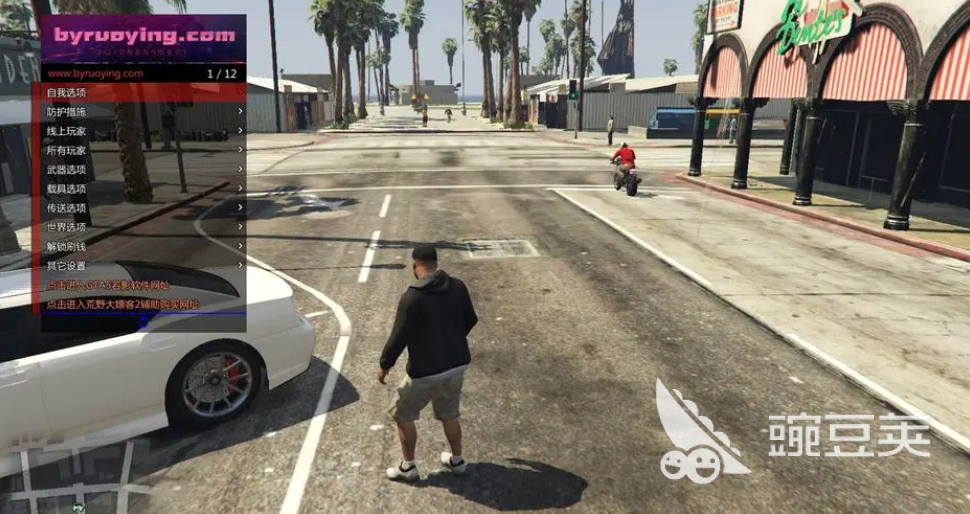Open the 传送选项 submenu
This screenshot has height=514, width=970.
(x=143, y=208)
